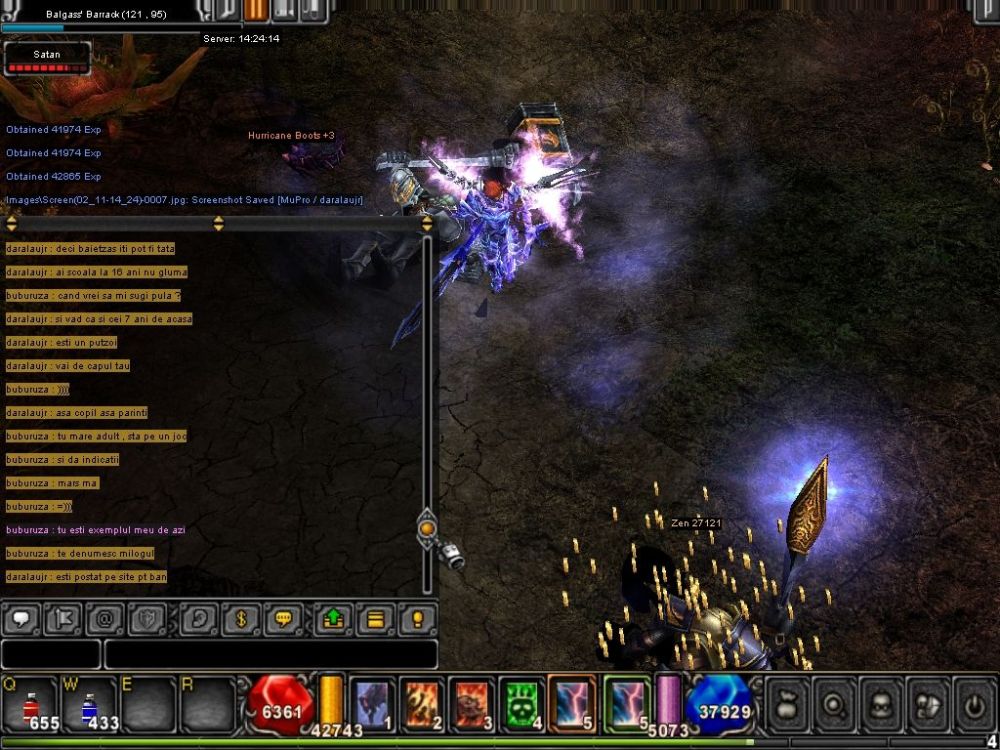Use the red health potion in slot Q
This screenshot has width=1000, height=750.
click(29, 703)
